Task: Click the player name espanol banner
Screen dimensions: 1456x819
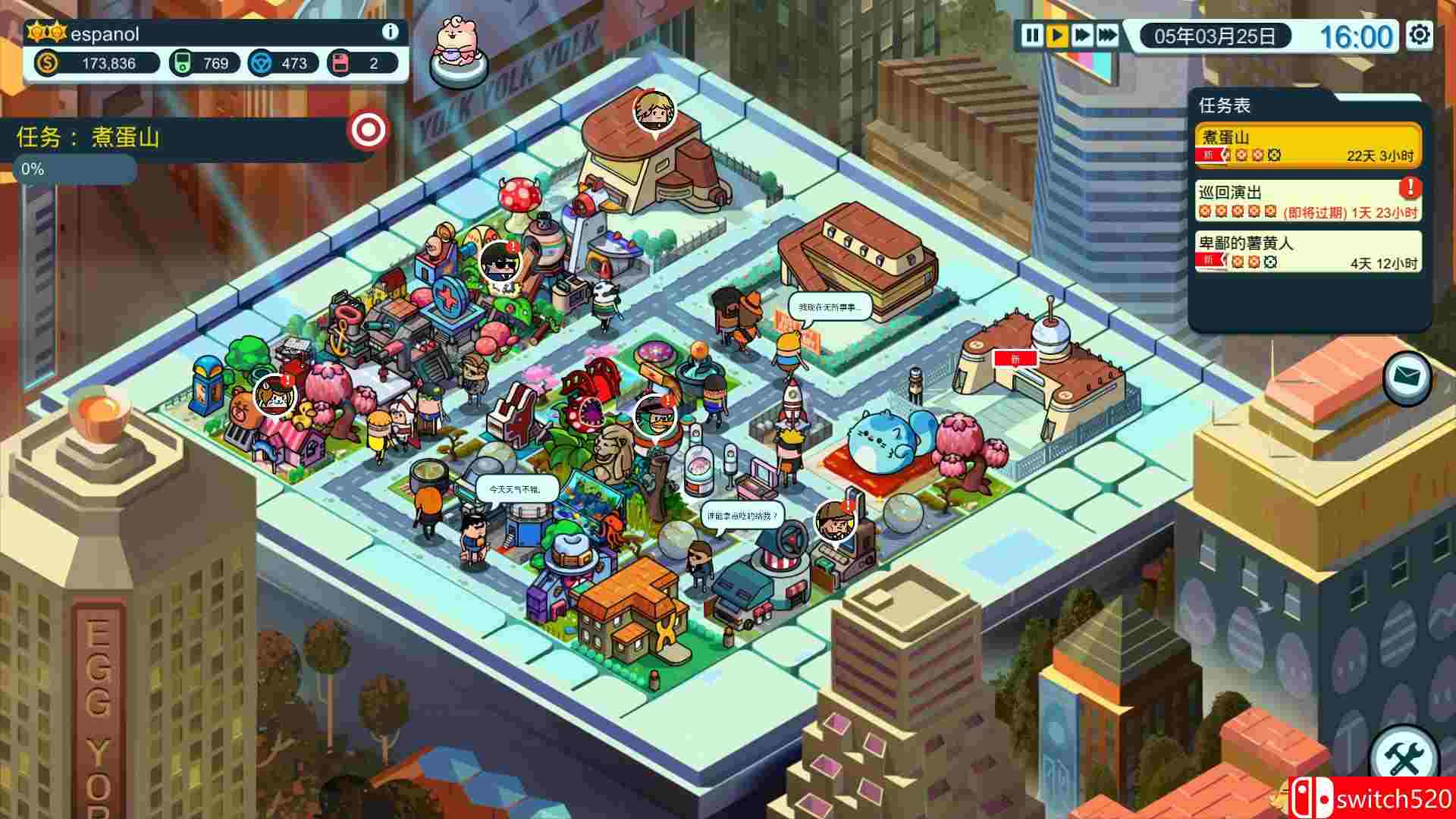Action: [x=106, y=34]
